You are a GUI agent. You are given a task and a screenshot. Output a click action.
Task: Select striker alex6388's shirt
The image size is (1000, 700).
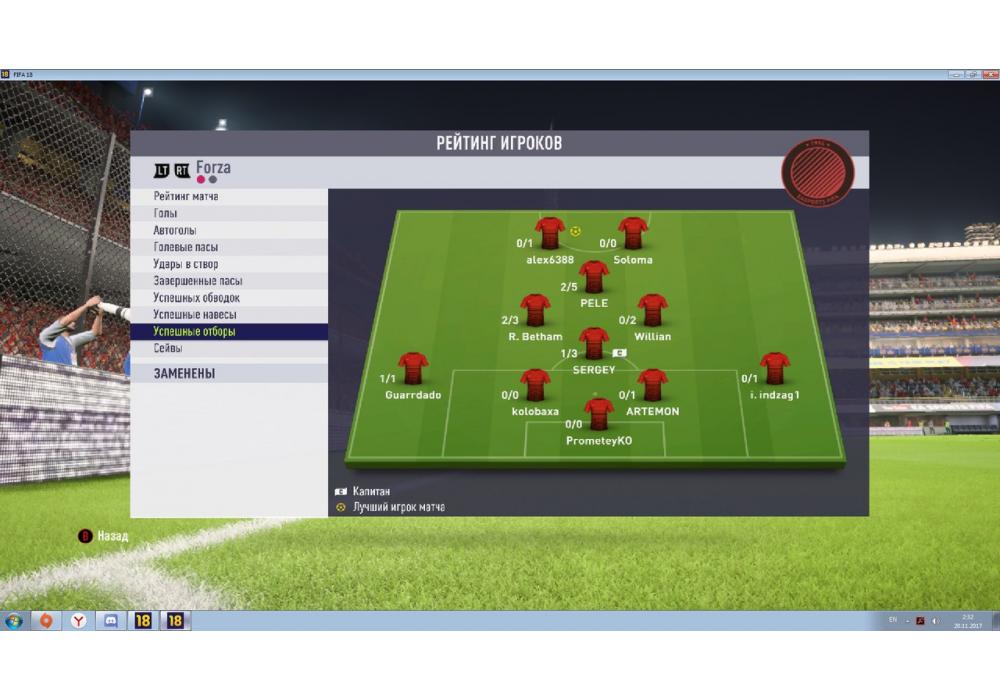click(550, 233)
